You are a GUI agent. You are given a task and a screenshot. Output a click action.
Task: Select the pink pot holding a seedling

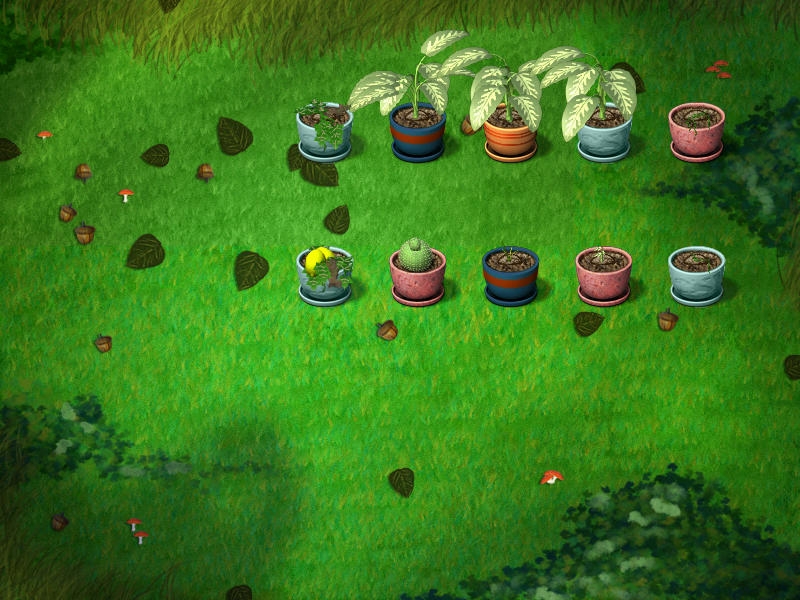(x=603, y=275)
